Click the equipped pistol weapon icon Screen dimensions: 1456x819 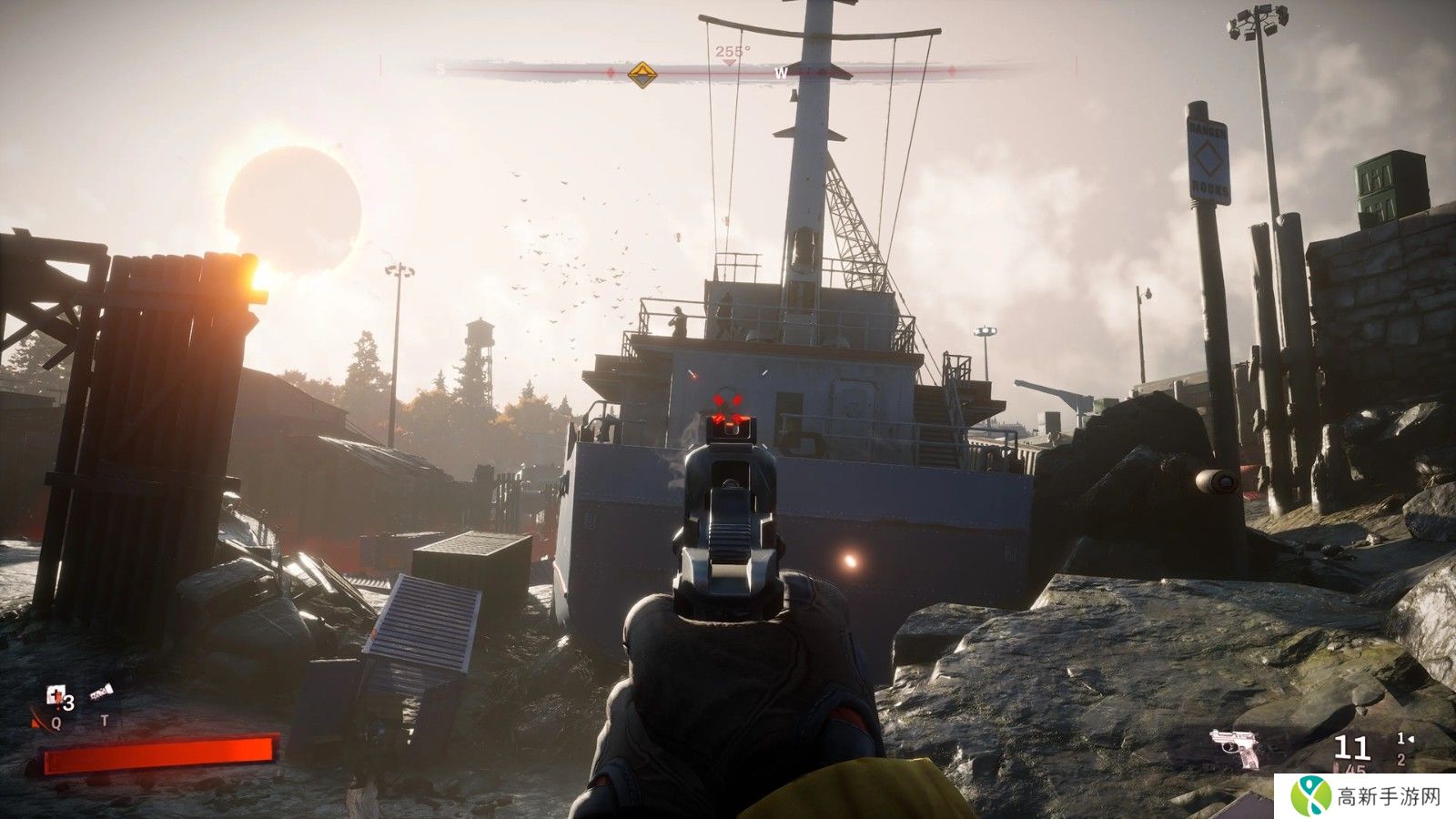(x=1235, y=747)
